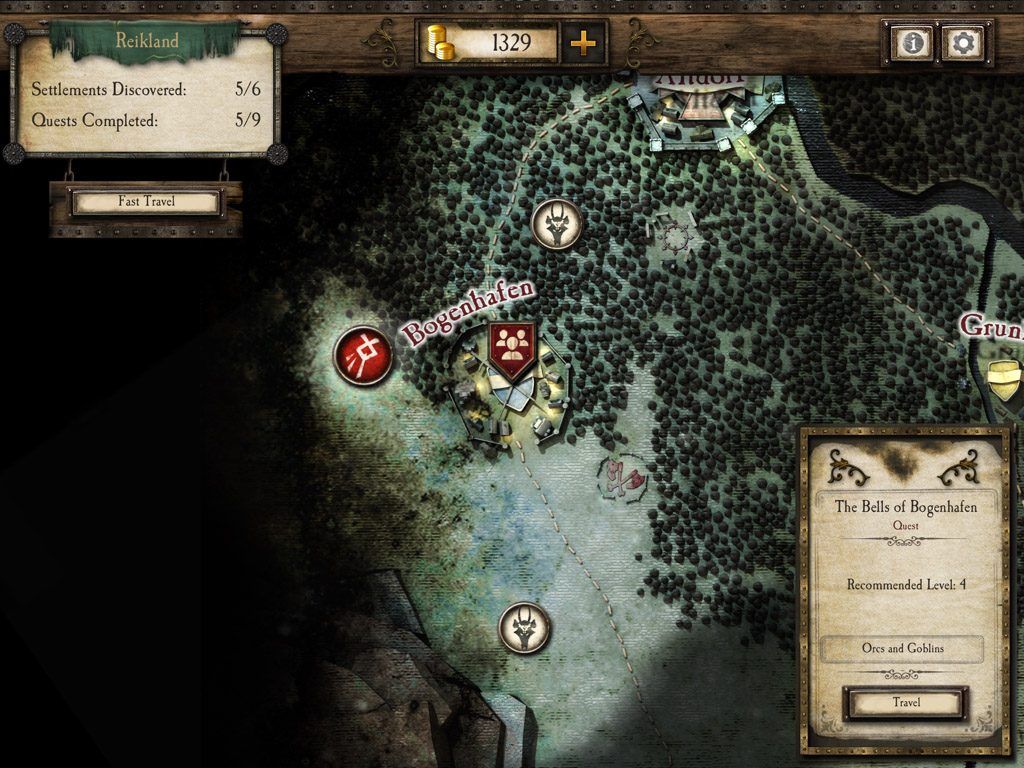Buy more gold with the plus button

tap(583, 43)
